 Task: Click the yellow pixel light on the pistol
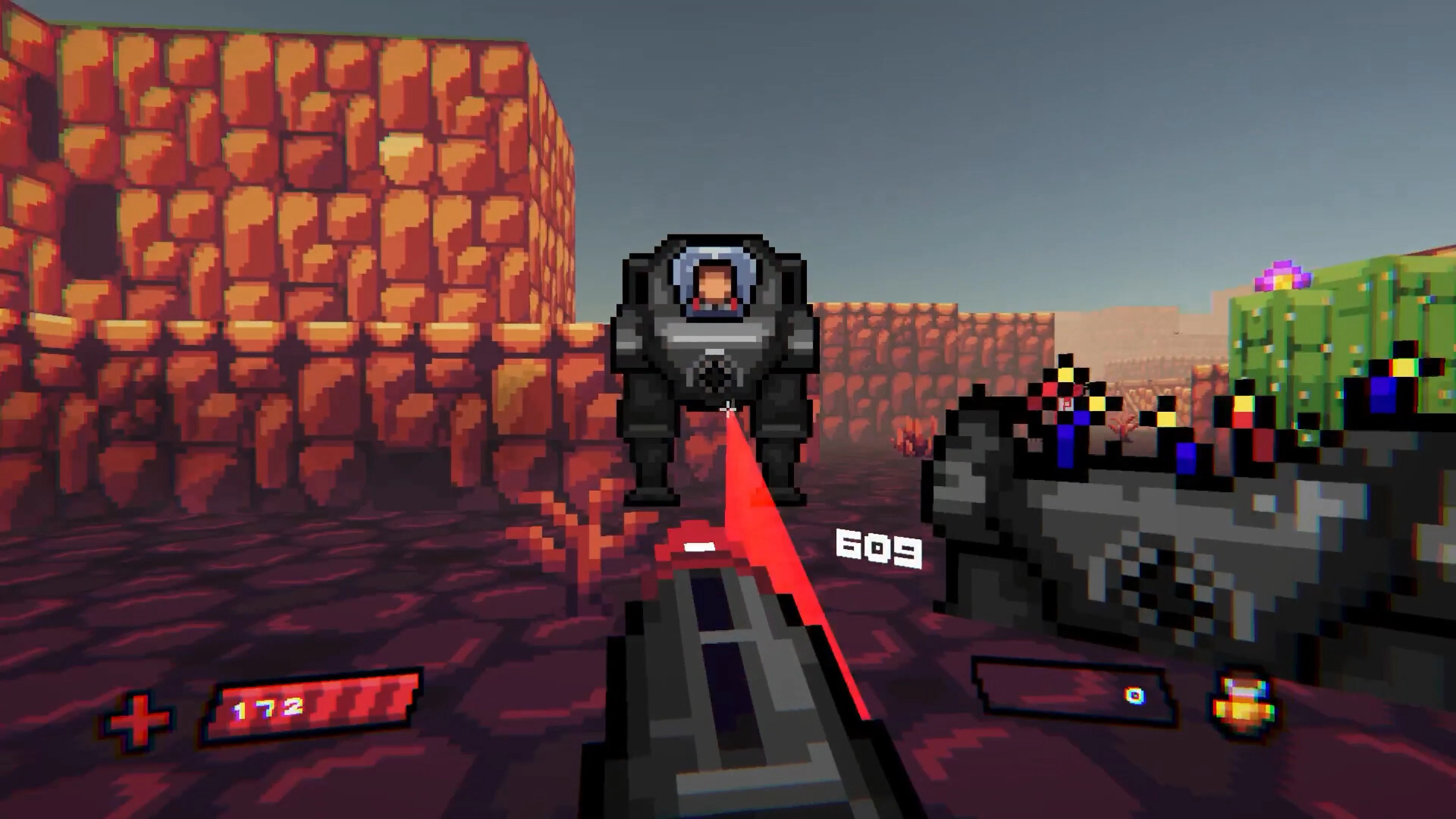(x=1065, y=375)
